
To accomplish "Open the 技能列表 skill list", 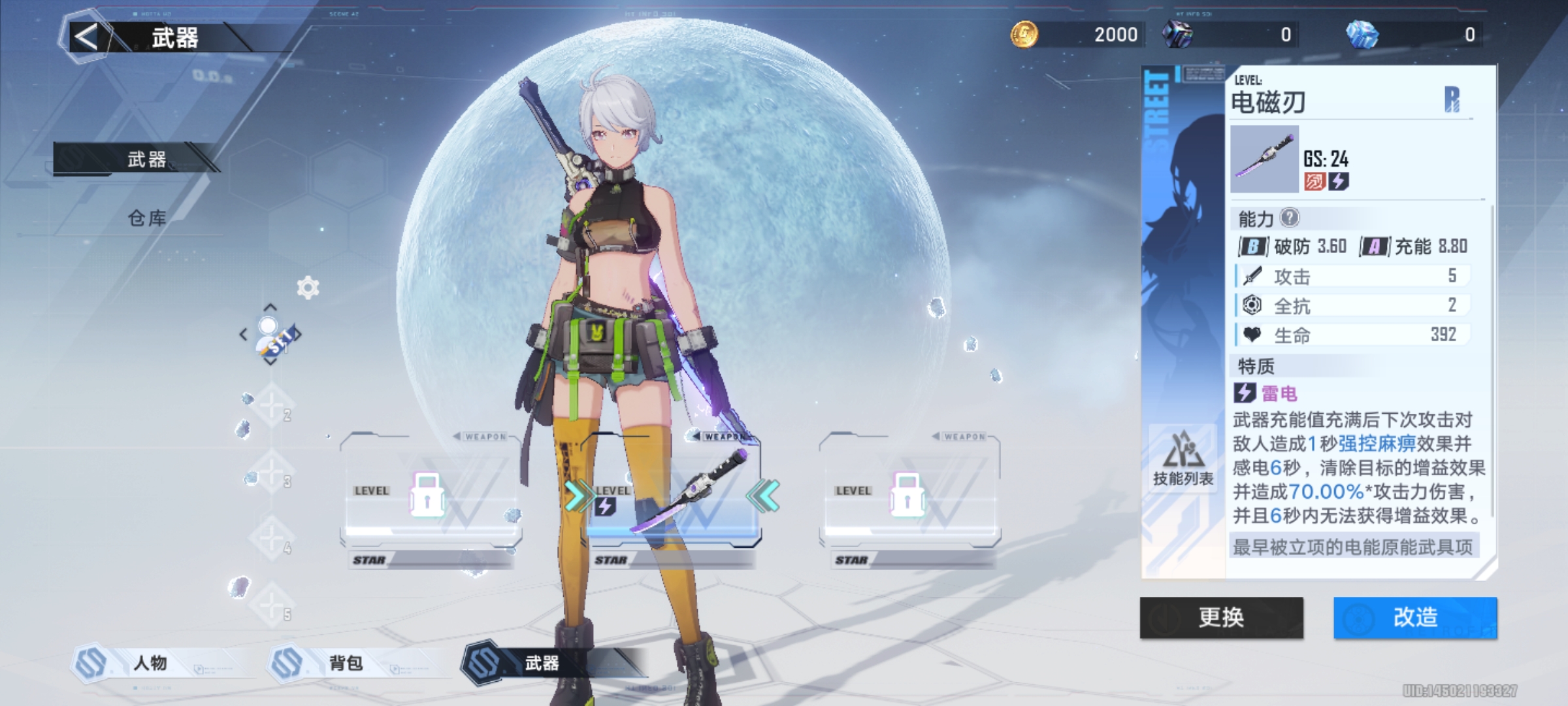I will tap(1183, 458).
